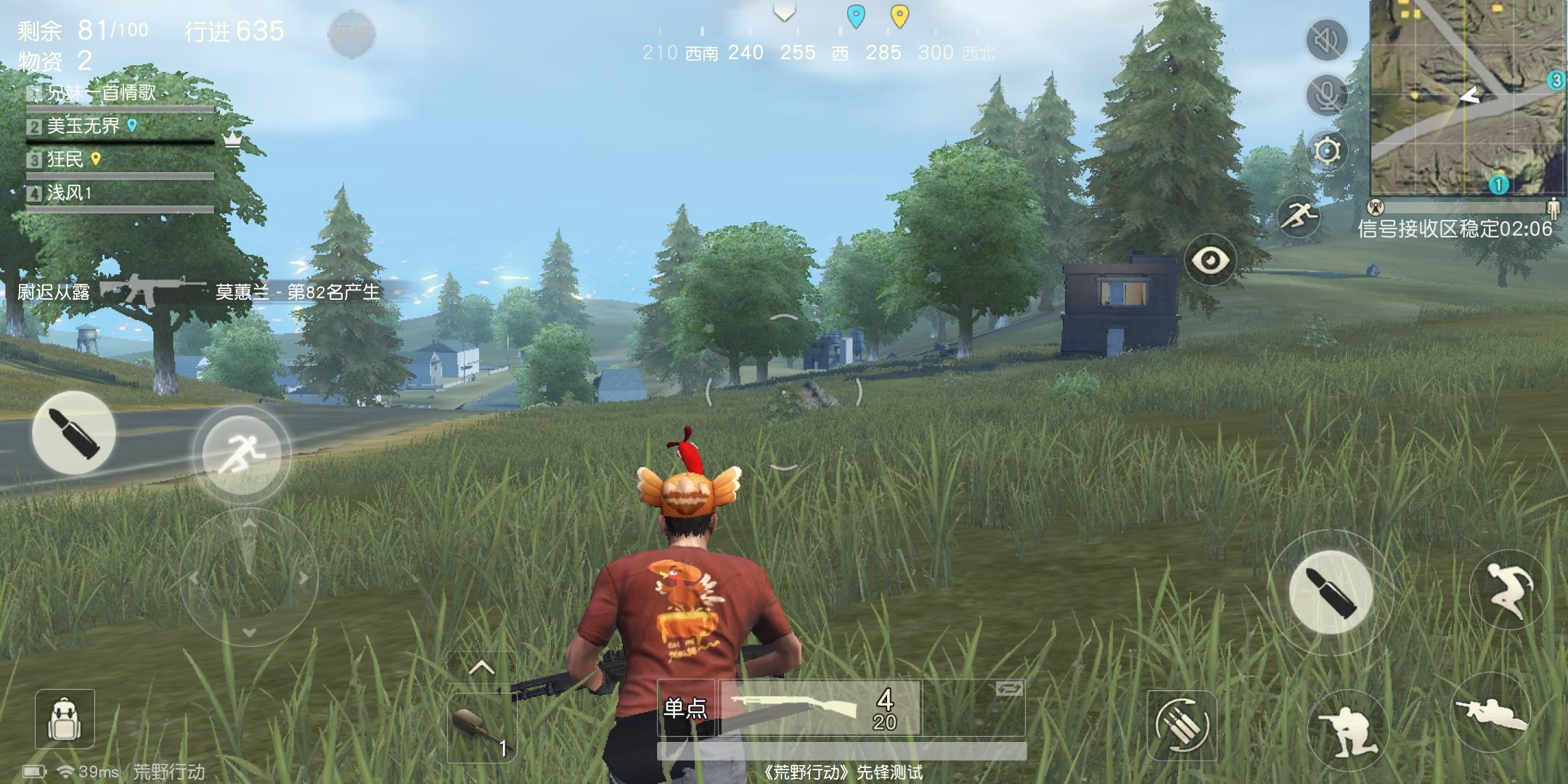Screen dimensions: 1568x784
Task: Switch to crouch stance
Action: (x=1347, y=728)
